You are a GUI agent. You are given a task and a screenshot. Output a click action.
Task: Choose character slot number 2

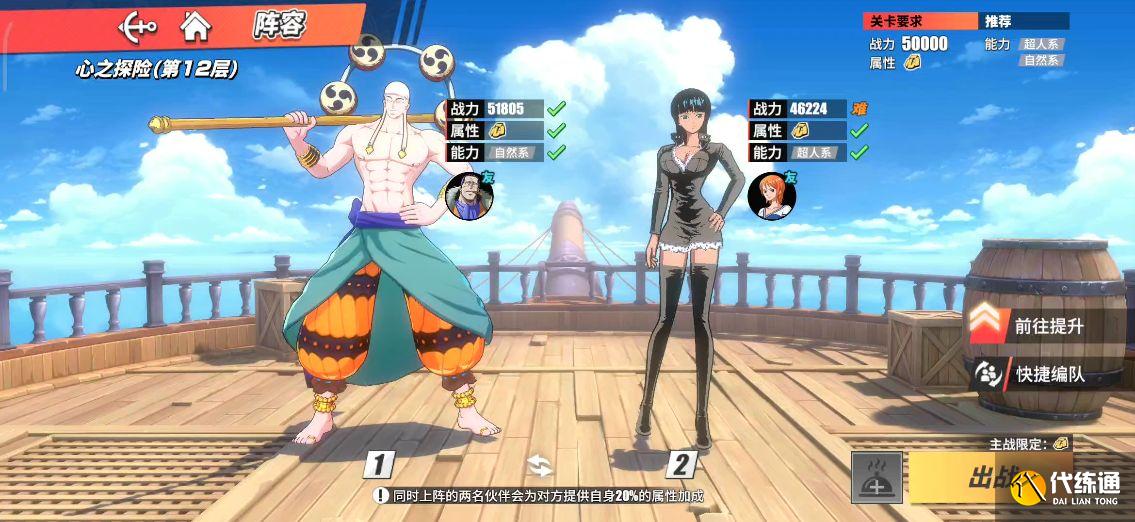[682, 464]
